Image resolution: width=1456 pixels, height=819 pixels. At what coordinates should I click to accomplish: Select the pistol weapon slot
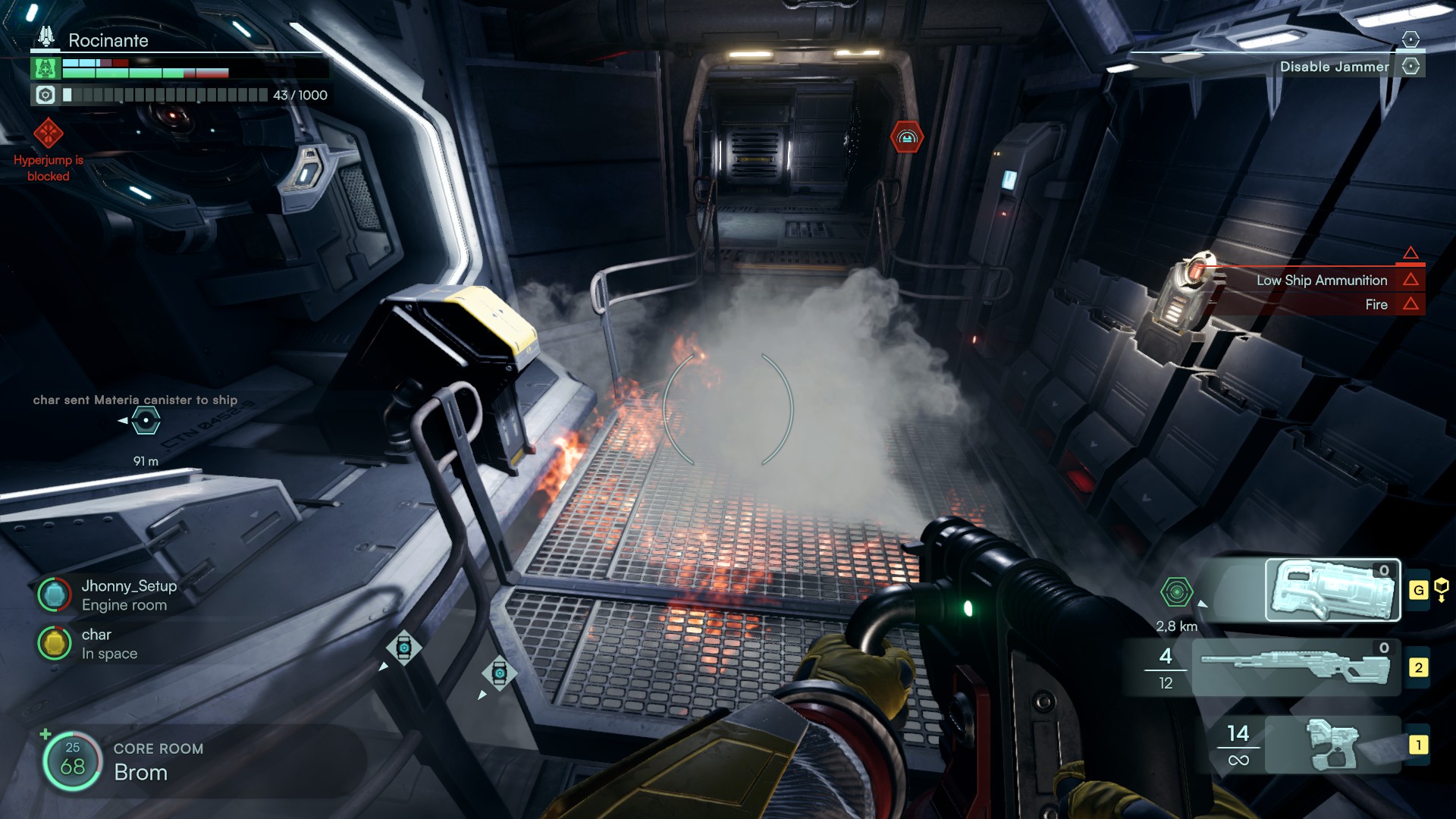click(x=1332, y=745)
